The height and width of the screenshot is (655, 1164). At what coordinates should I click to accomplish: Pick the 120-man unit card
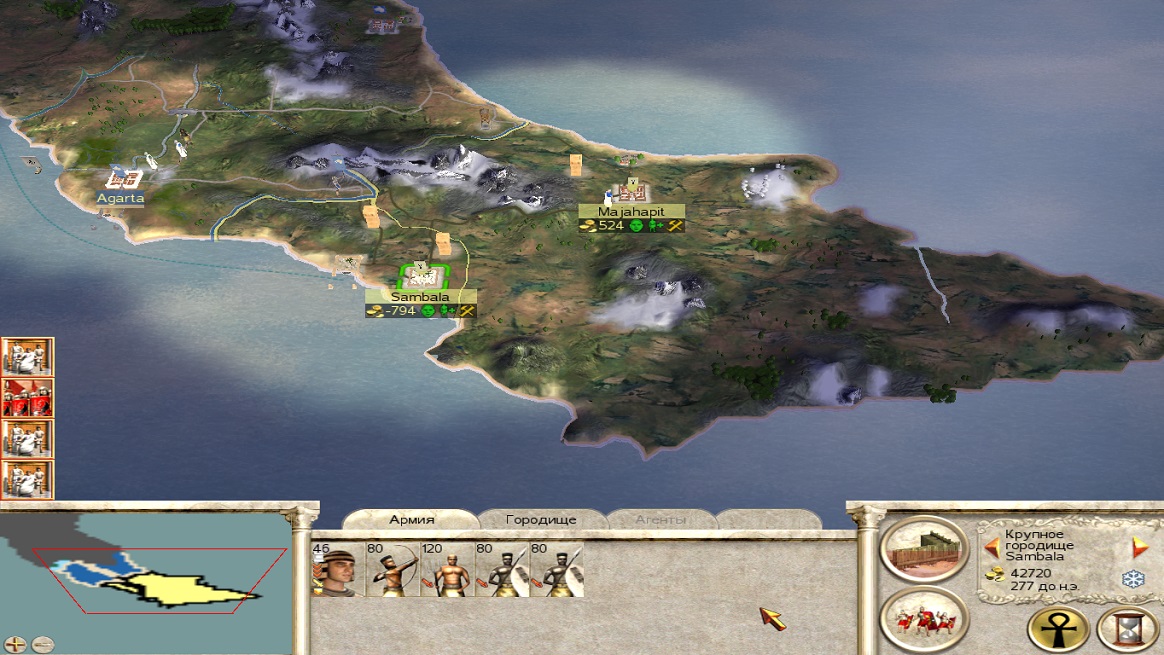click(x=447, y=569)
